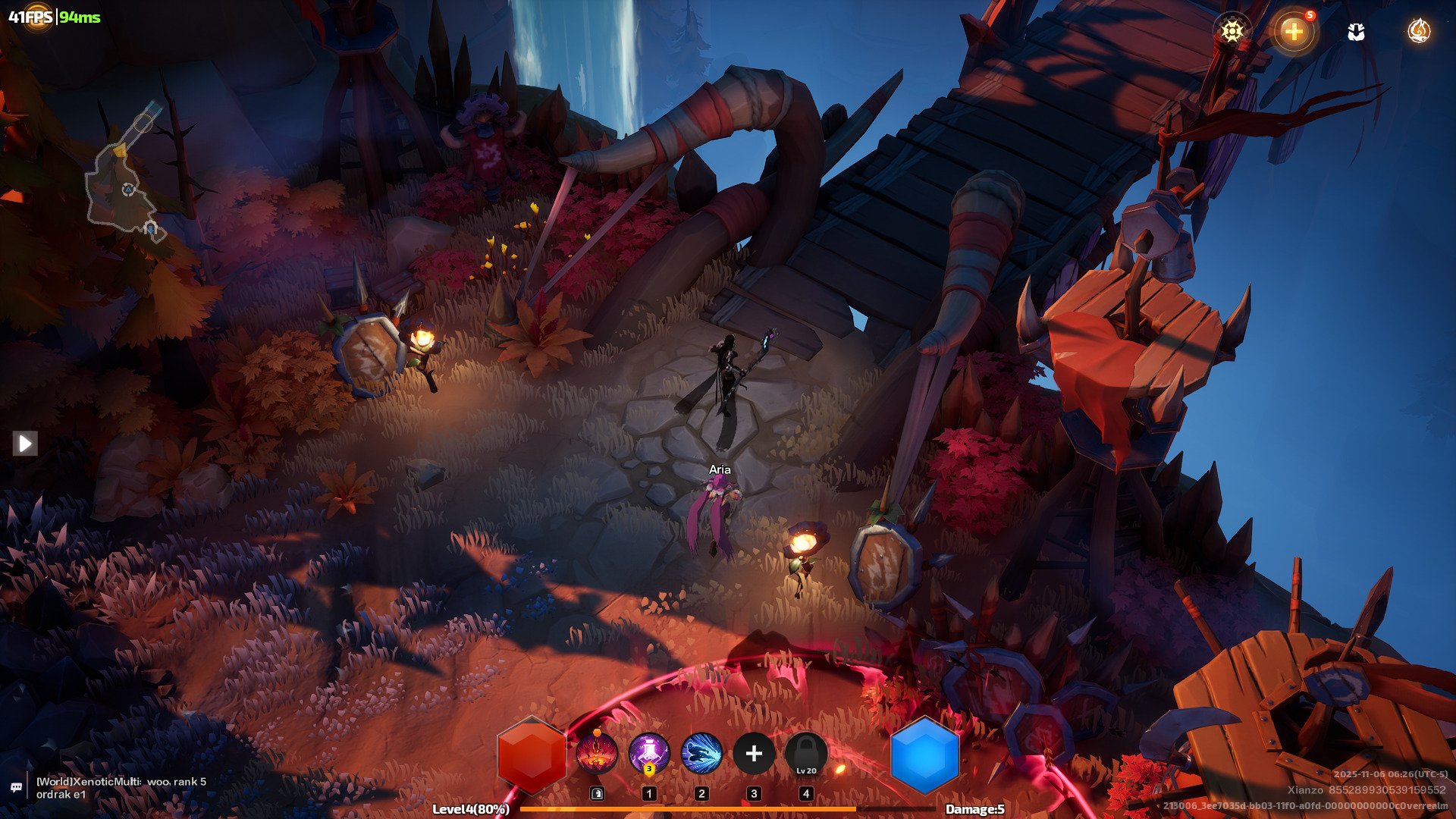Add a skill to the empty plus slot
The width and height of the screenshot is (1456, 819).
pyautogui.click(x=754, y=754)
